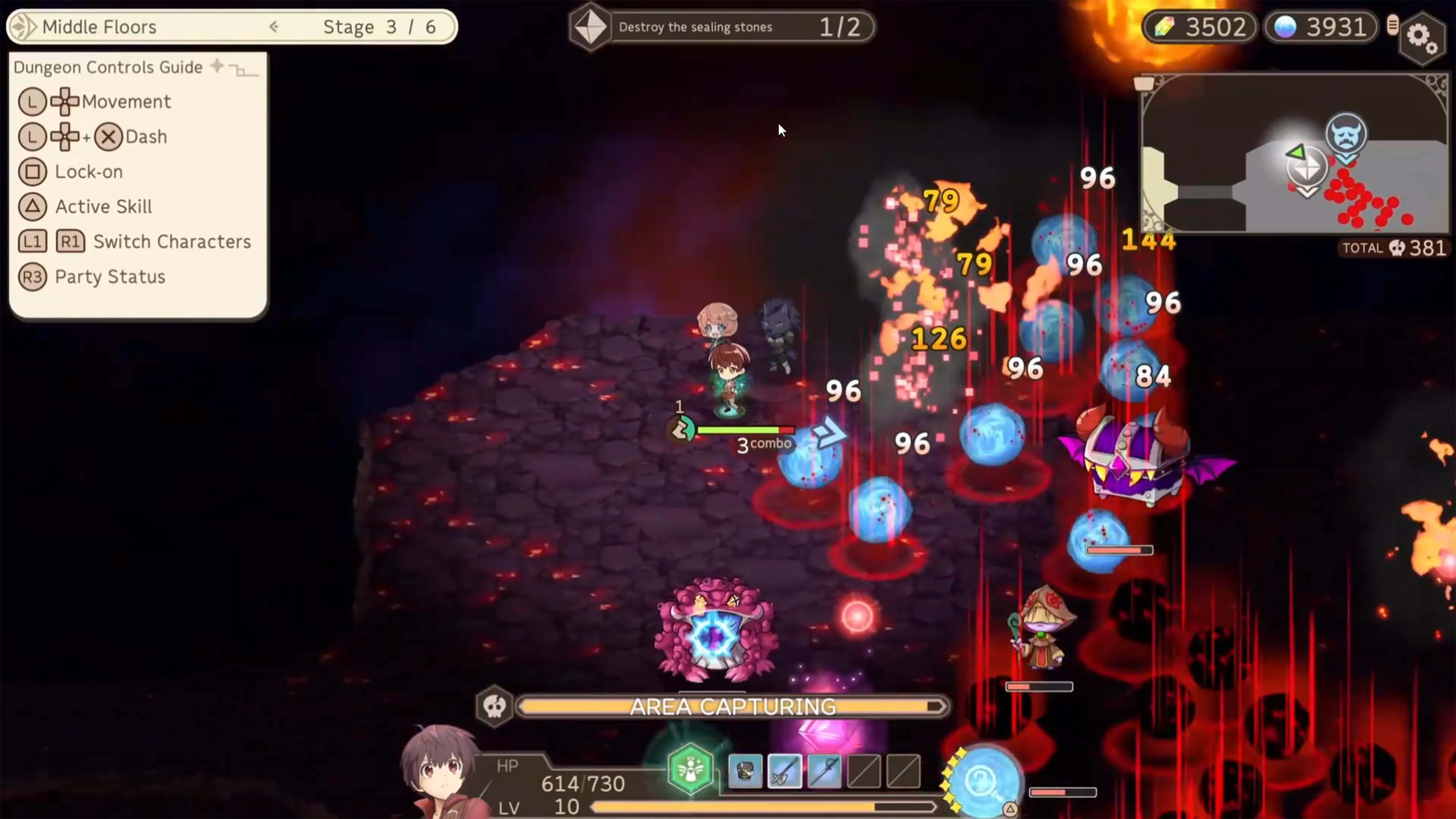The image size is (1456, 819).
Task: Select the helmet equipment slot
Action: (x=745, y=771)
